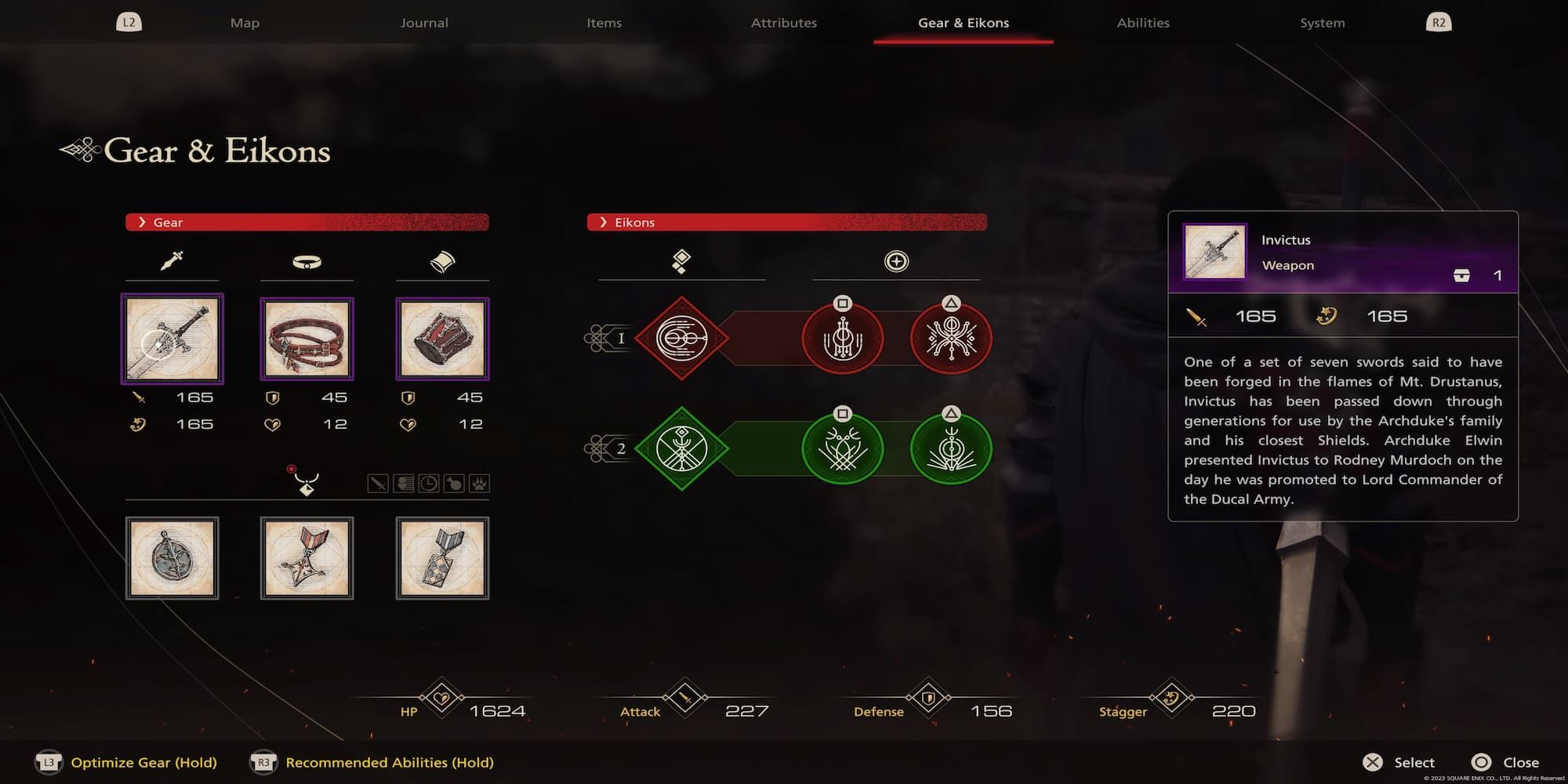Select the Triangle ability of Eikon slot 1

951,338
